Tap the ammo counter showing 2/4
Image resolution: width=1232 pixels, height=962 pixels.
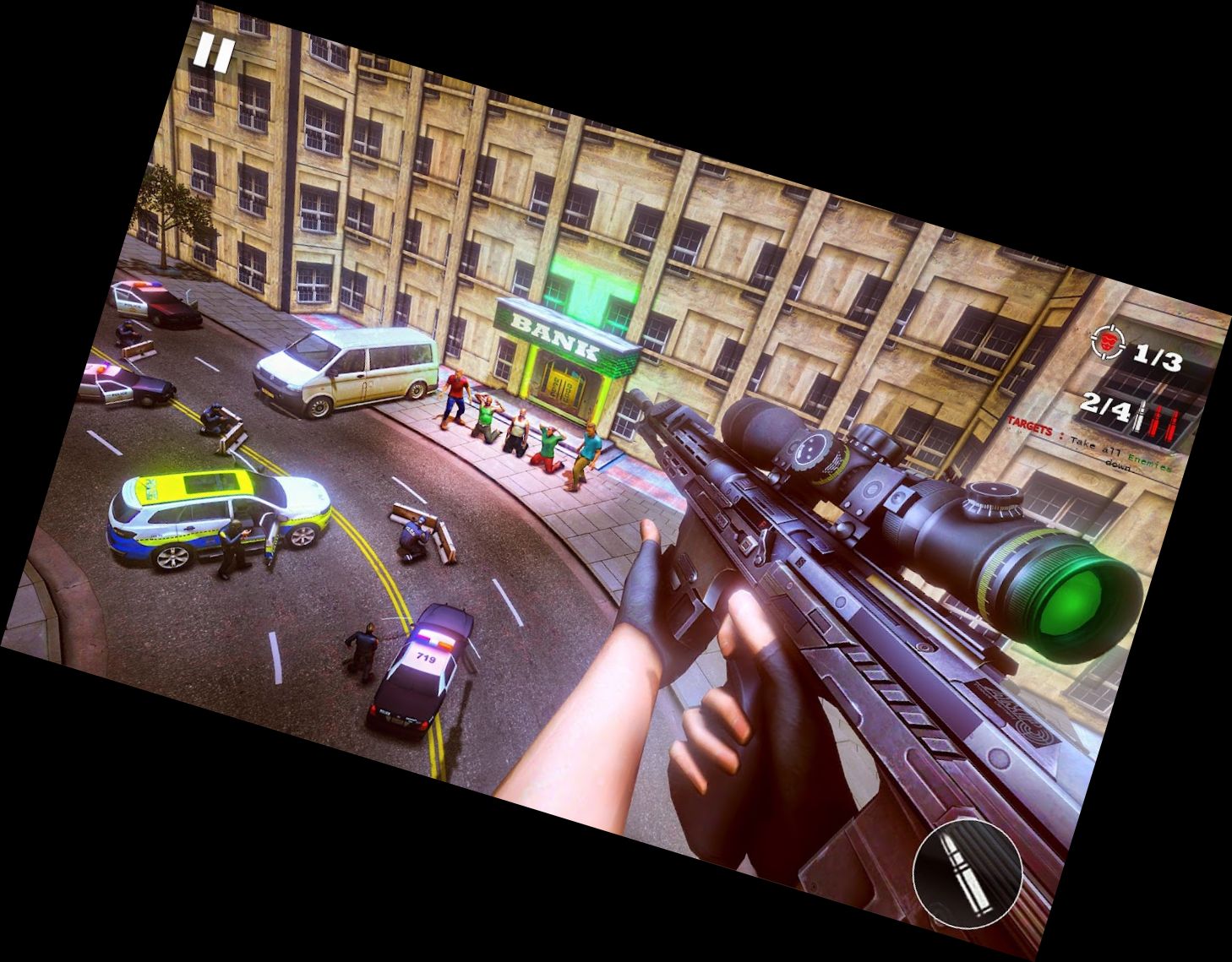pos(1106,407)
